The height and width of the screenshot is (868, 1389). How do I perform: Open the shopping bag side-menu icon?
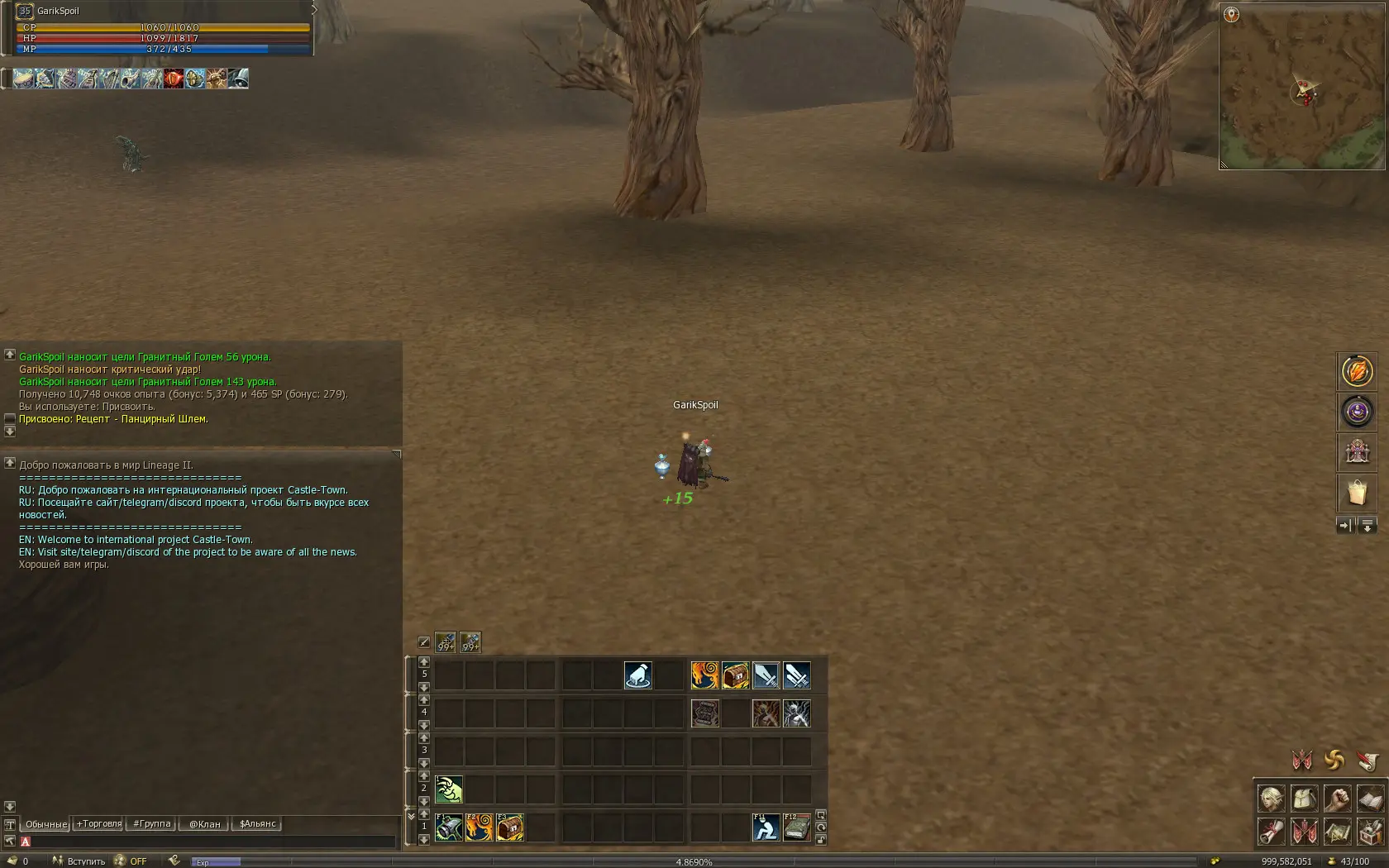point(1357,493)
